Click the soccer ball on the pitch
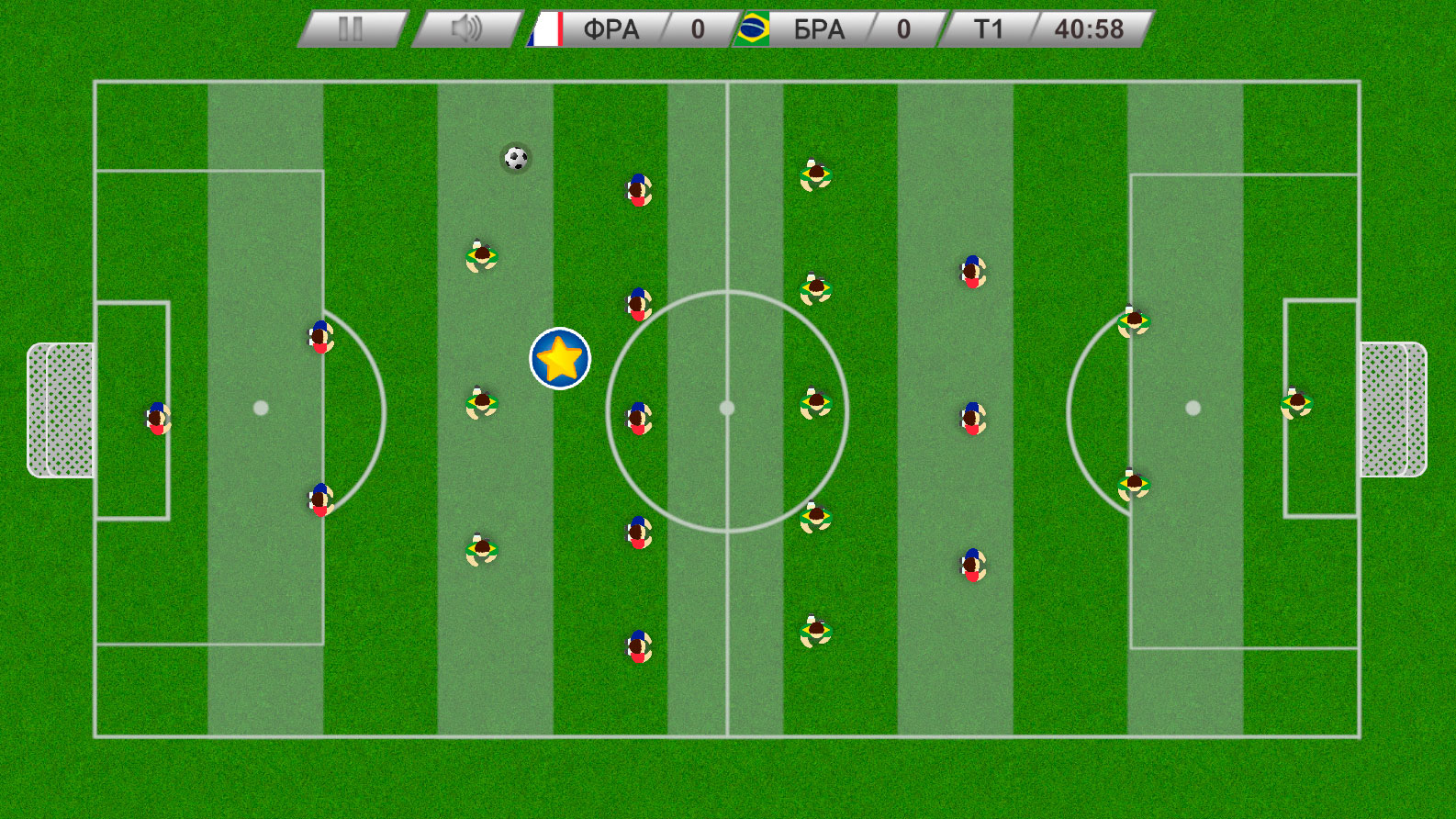 pos(515,158)
